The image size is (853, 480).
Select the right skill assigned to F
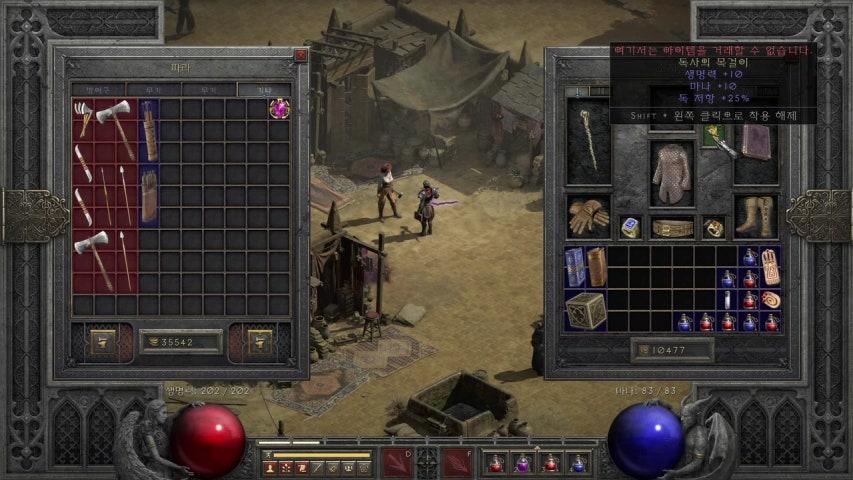click(x=458, y=462)
